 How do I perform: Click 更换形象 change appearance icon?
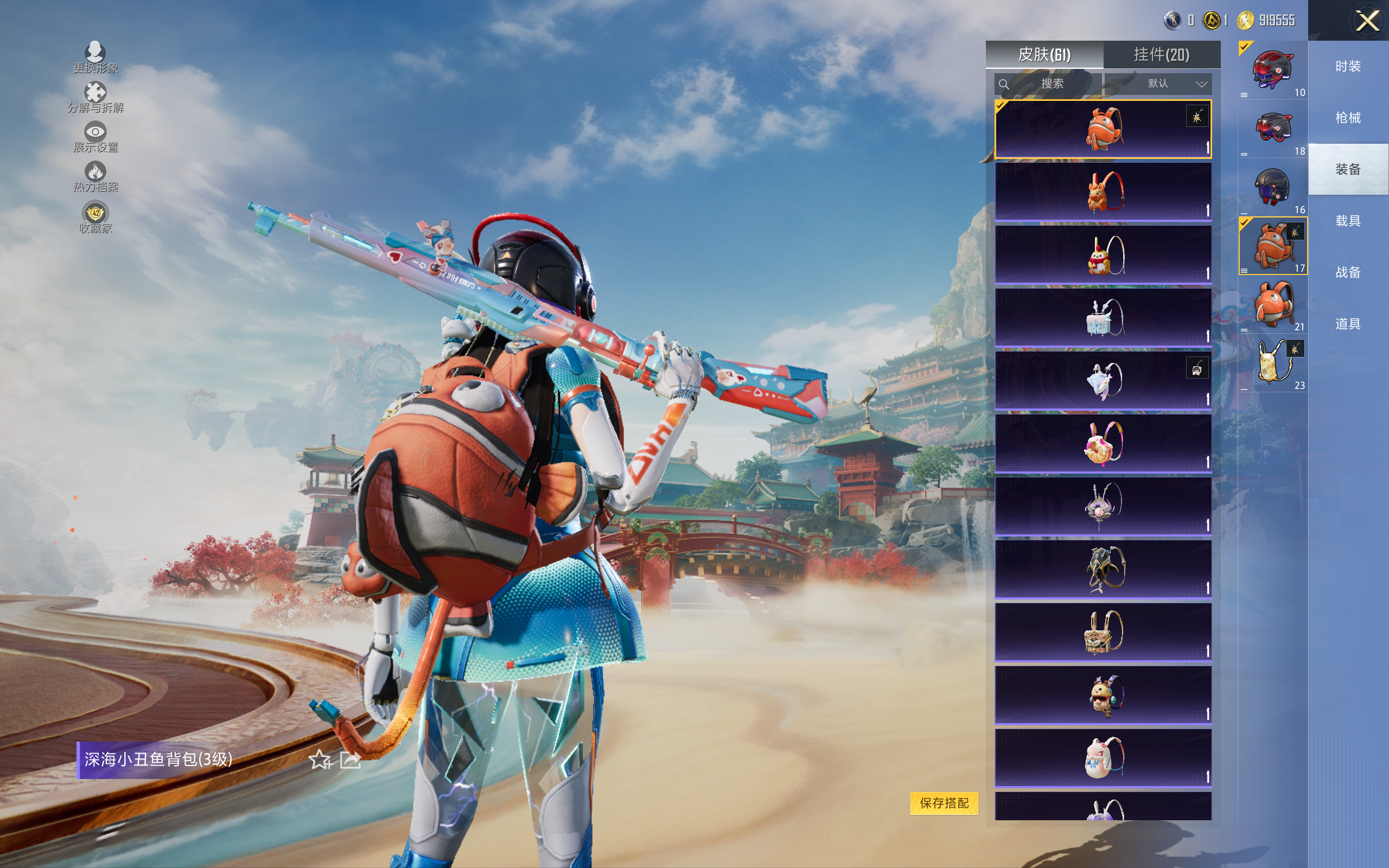tap(95, 56)
